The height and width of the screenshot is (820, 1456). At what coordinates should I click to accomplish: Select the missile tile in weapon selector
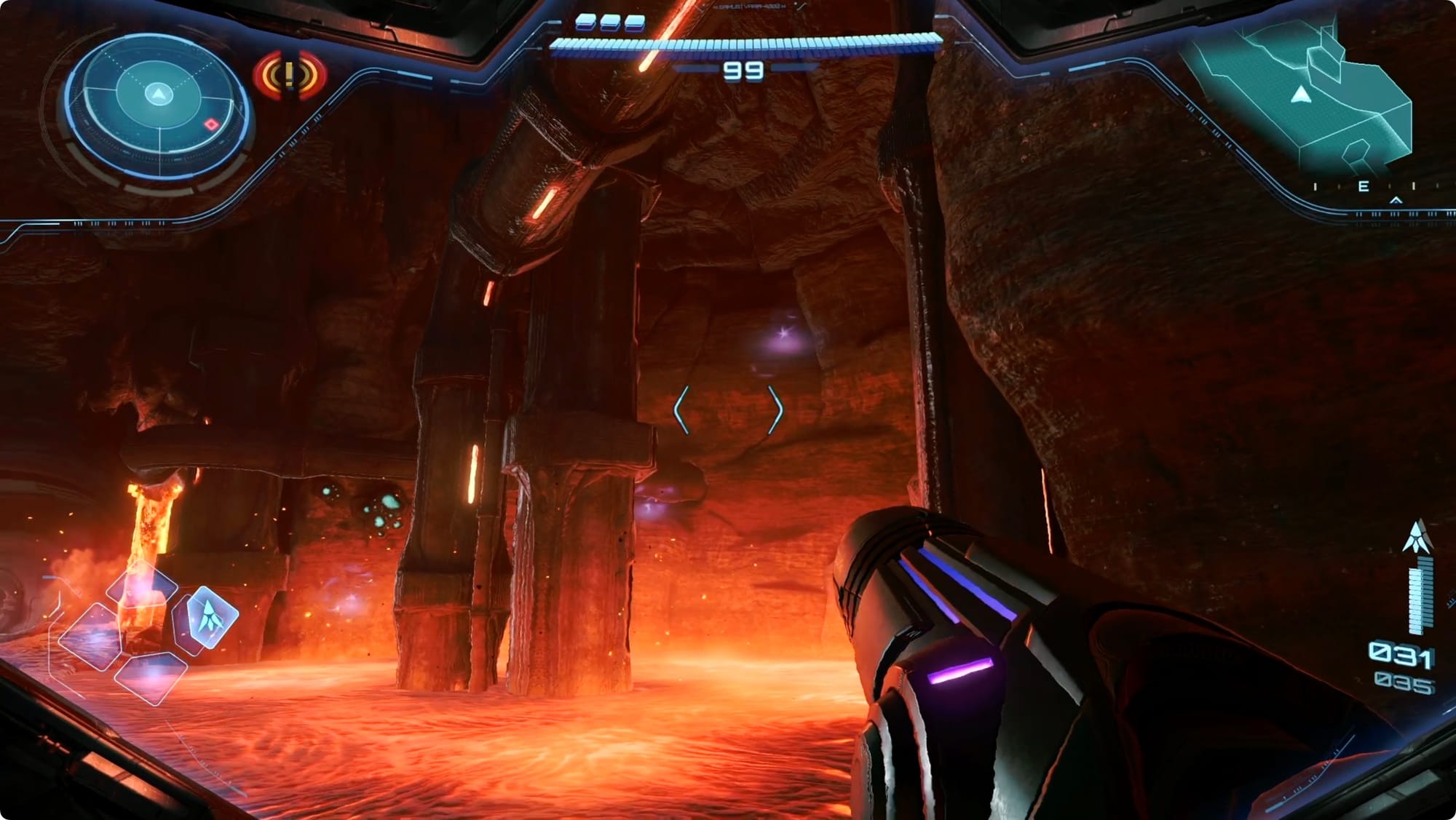click(x=211, y=617)
